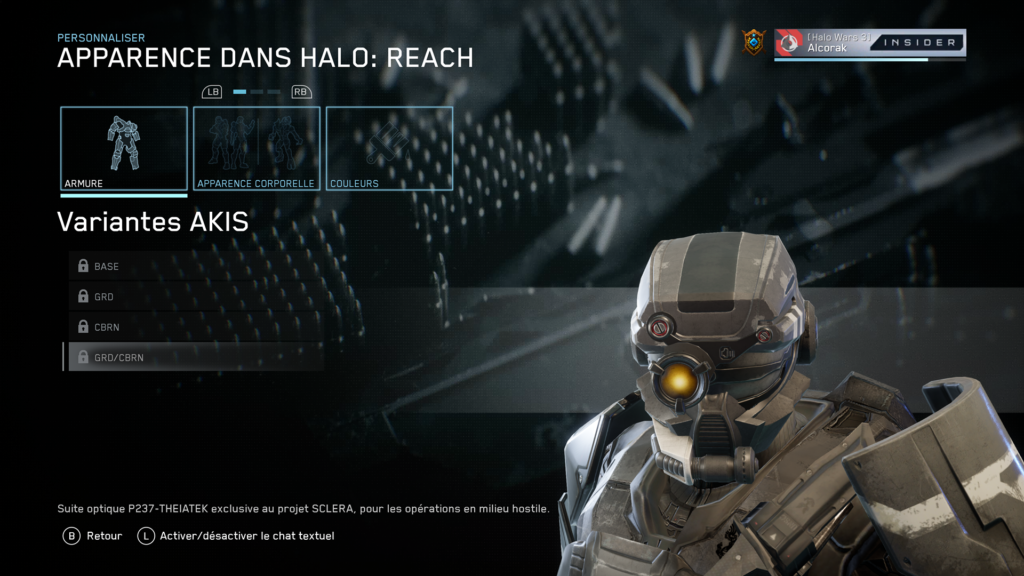Image resolution: width=1024 pixels, height=576 pixels.
Task: Go back with the Retour option
Action: [x=93, y=536]
